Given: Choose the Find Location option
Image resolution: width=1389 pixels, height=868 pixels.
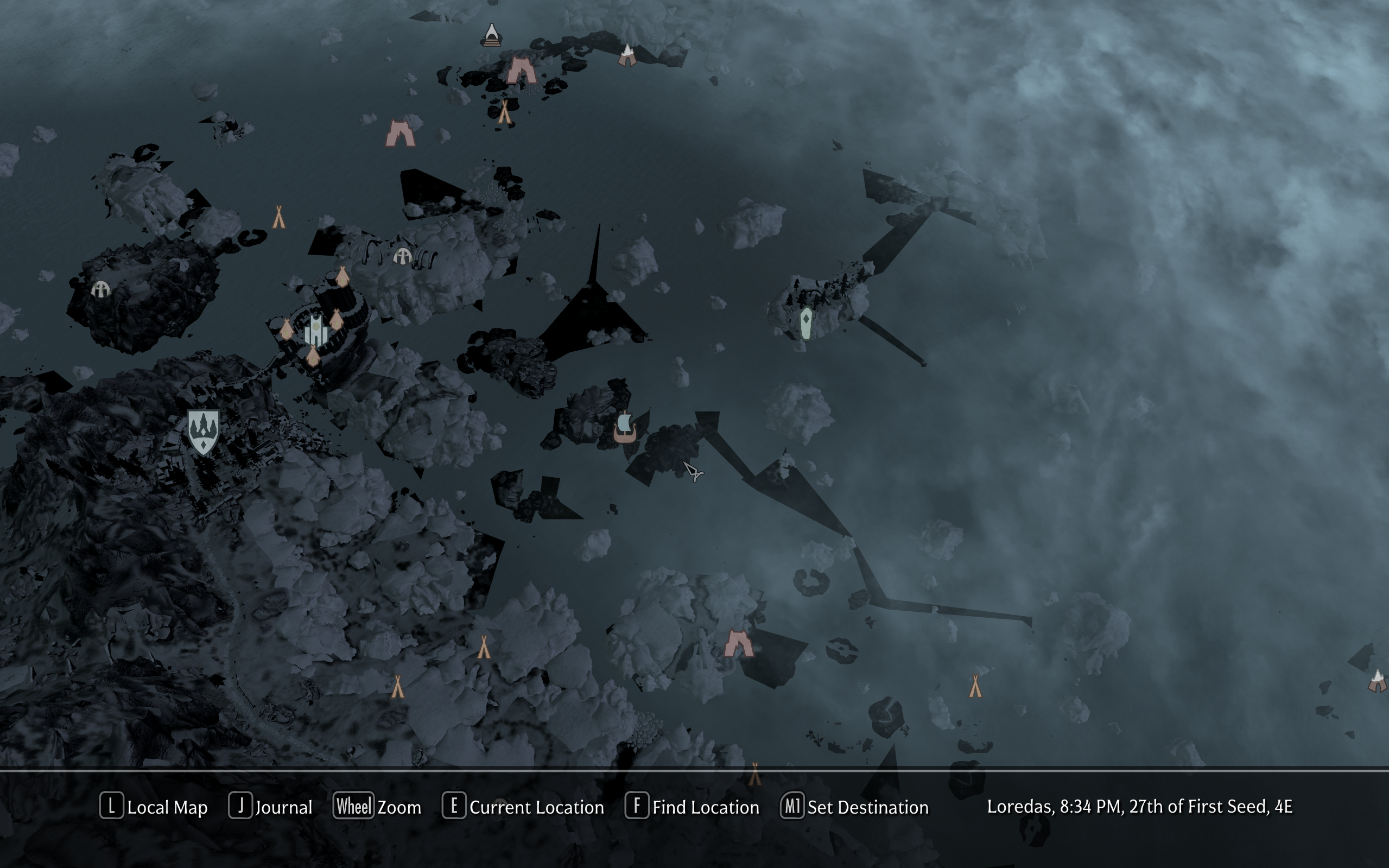Looking at the screenshot, I should point(692,807).
